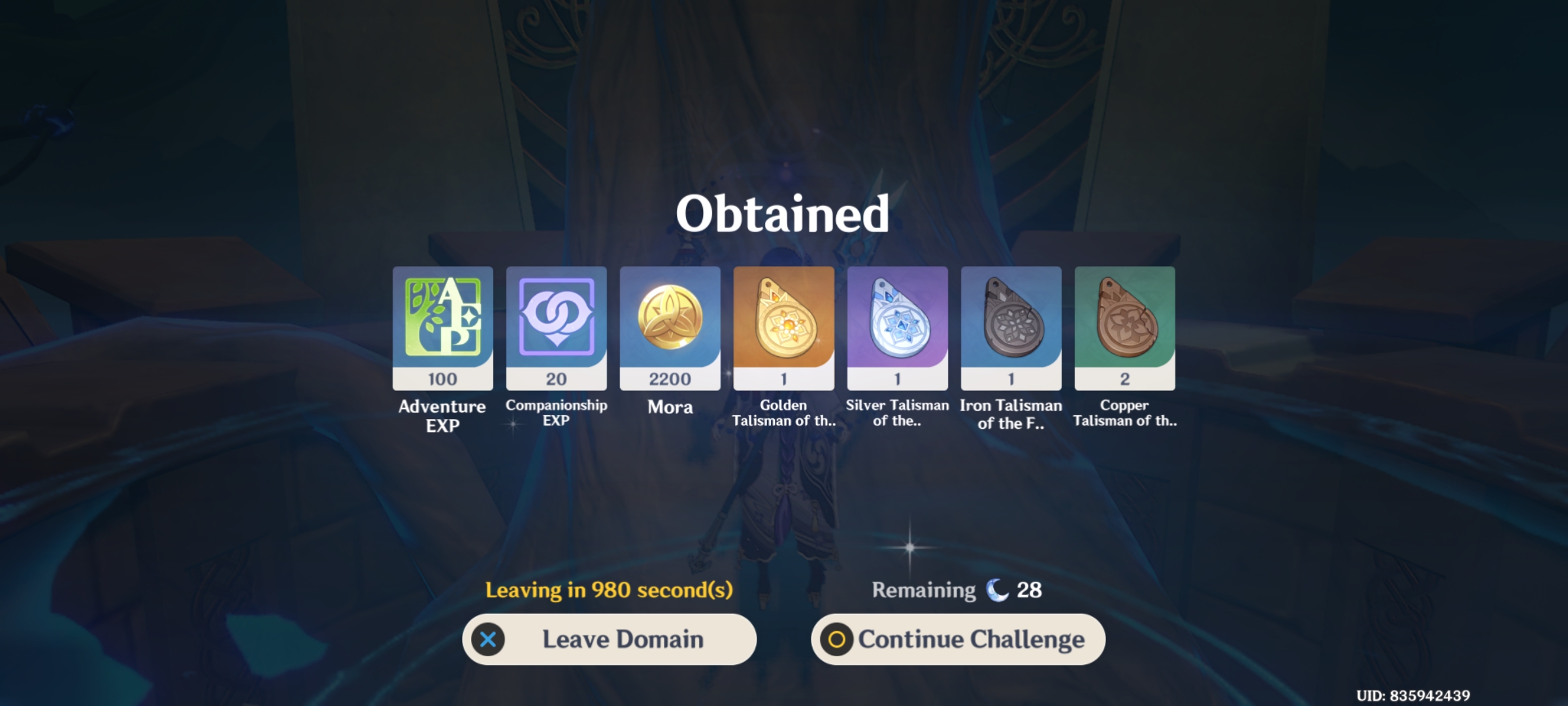Click the circle button glyph beside Continue Challenge
Screen dimensions: 1568x706
coord(837,639)
